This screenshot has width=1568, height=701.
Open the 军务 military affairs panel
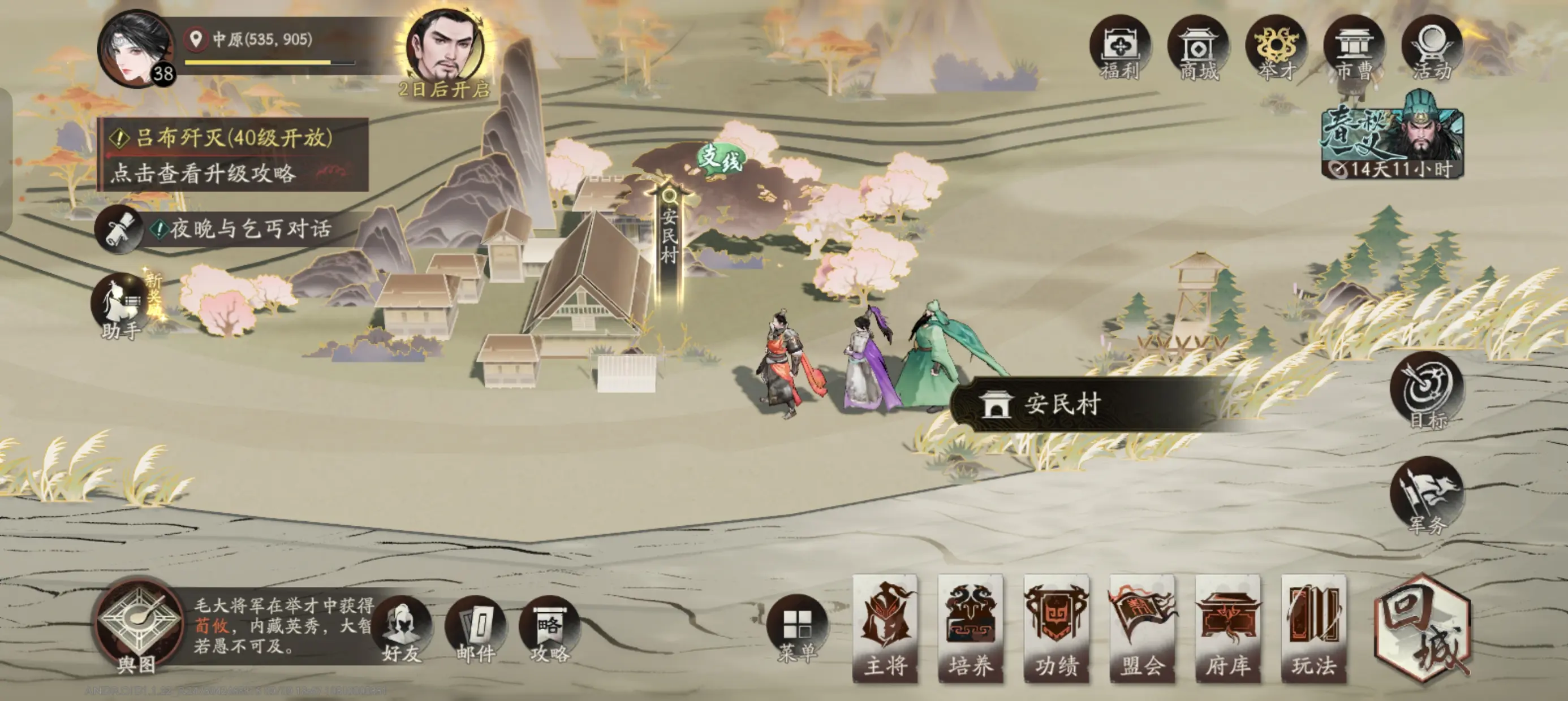[x=1427, y=495]
